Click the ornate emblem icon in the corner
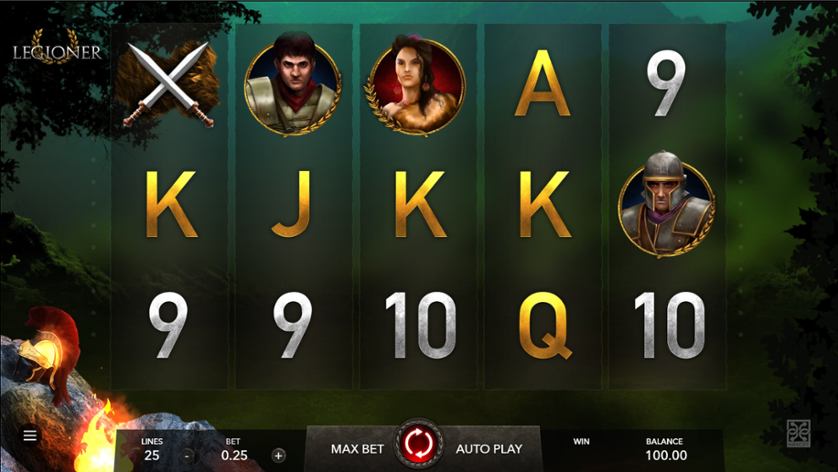This screenshot has width=838, height=472. [x=799, y=433]
